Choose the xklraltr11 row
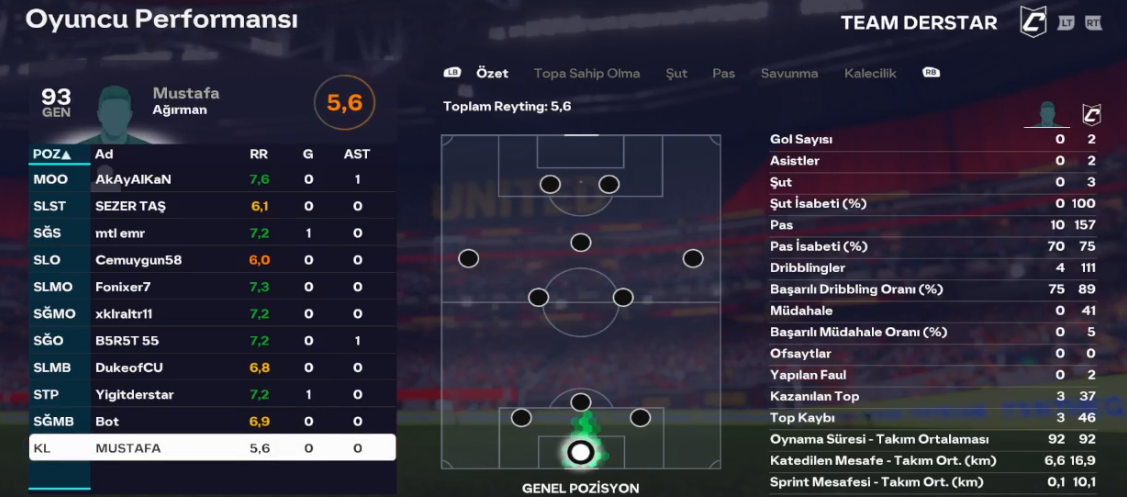Viewport: 1127px width, 497px height. 212,314
